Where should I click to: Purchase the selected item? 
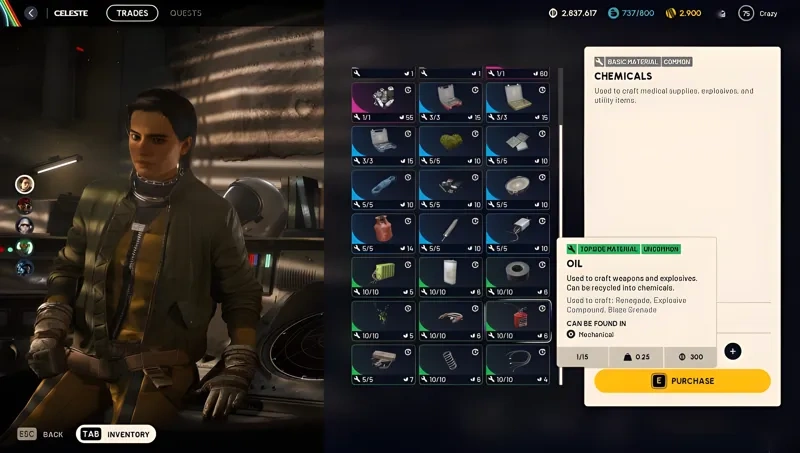682,381
